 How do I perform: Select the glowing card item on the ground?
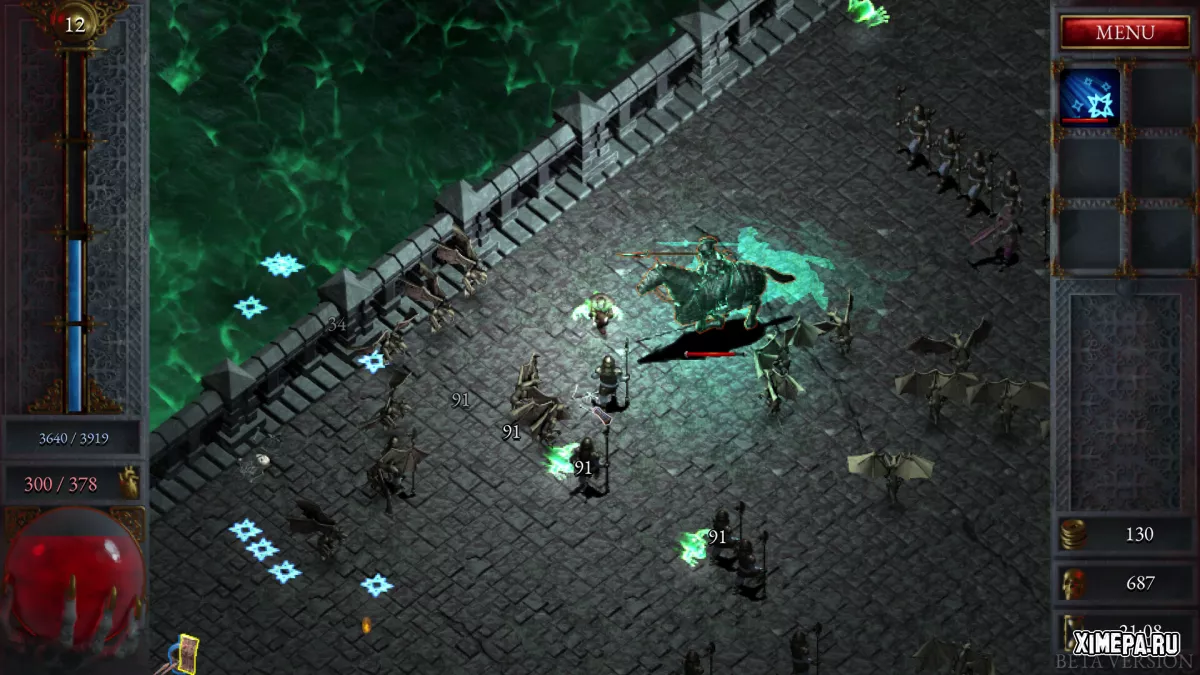[x=186, y=652]
